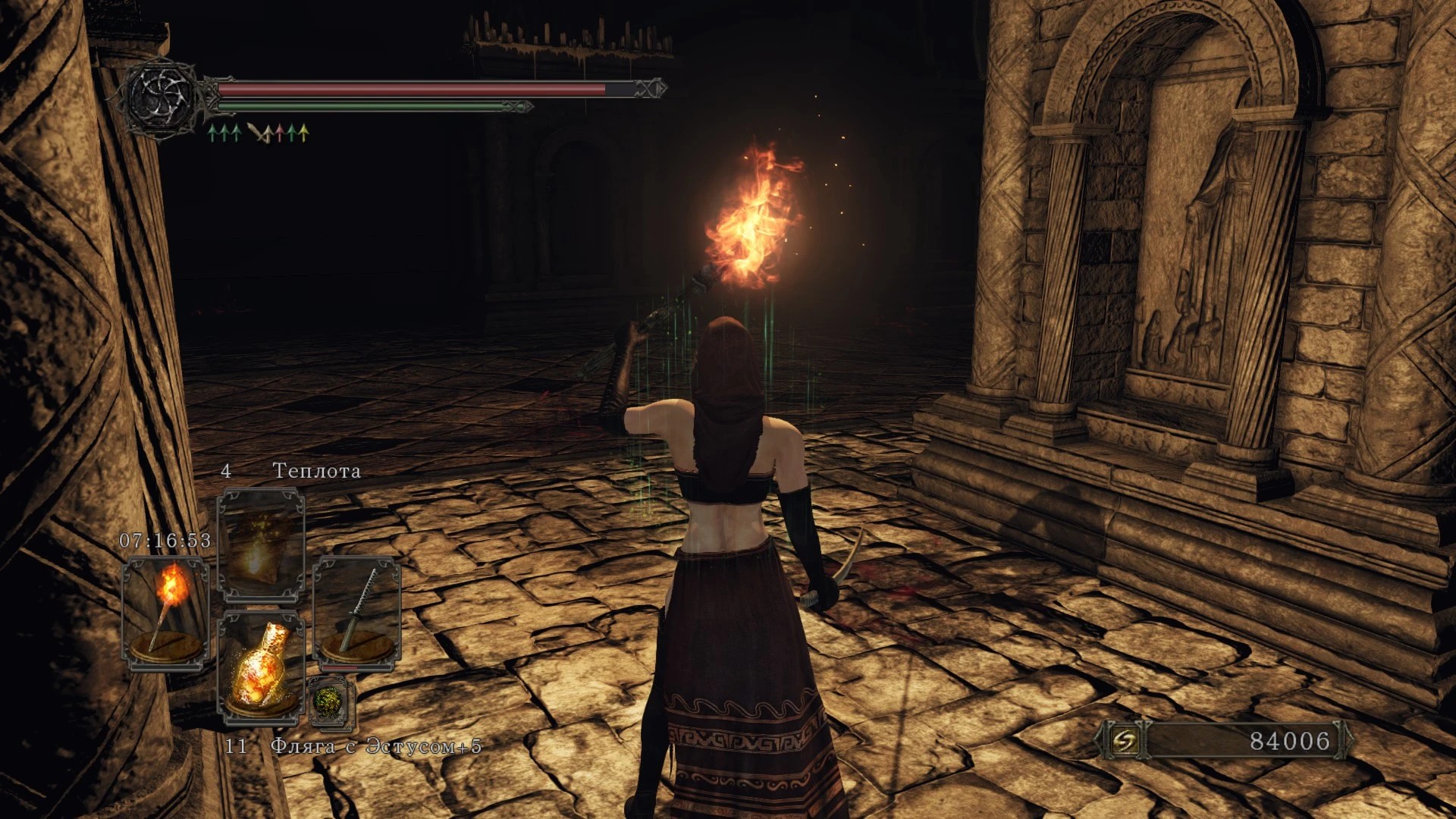Click the broken sword status effect icon
Image resolution: width=1456 pixels, height=819 pixels.
[x=260, y=134]
